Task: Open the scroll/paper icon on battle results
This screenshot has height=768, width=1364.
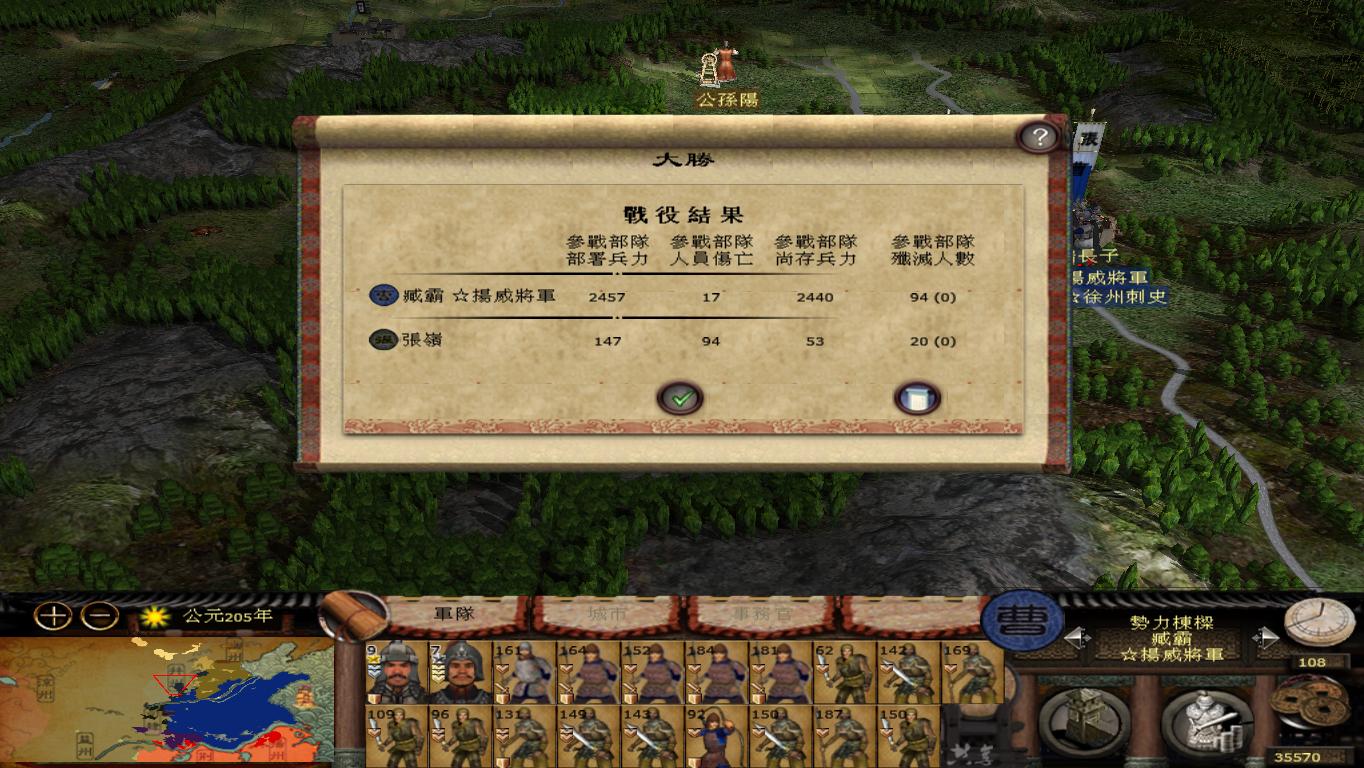Action: point(917,397)
